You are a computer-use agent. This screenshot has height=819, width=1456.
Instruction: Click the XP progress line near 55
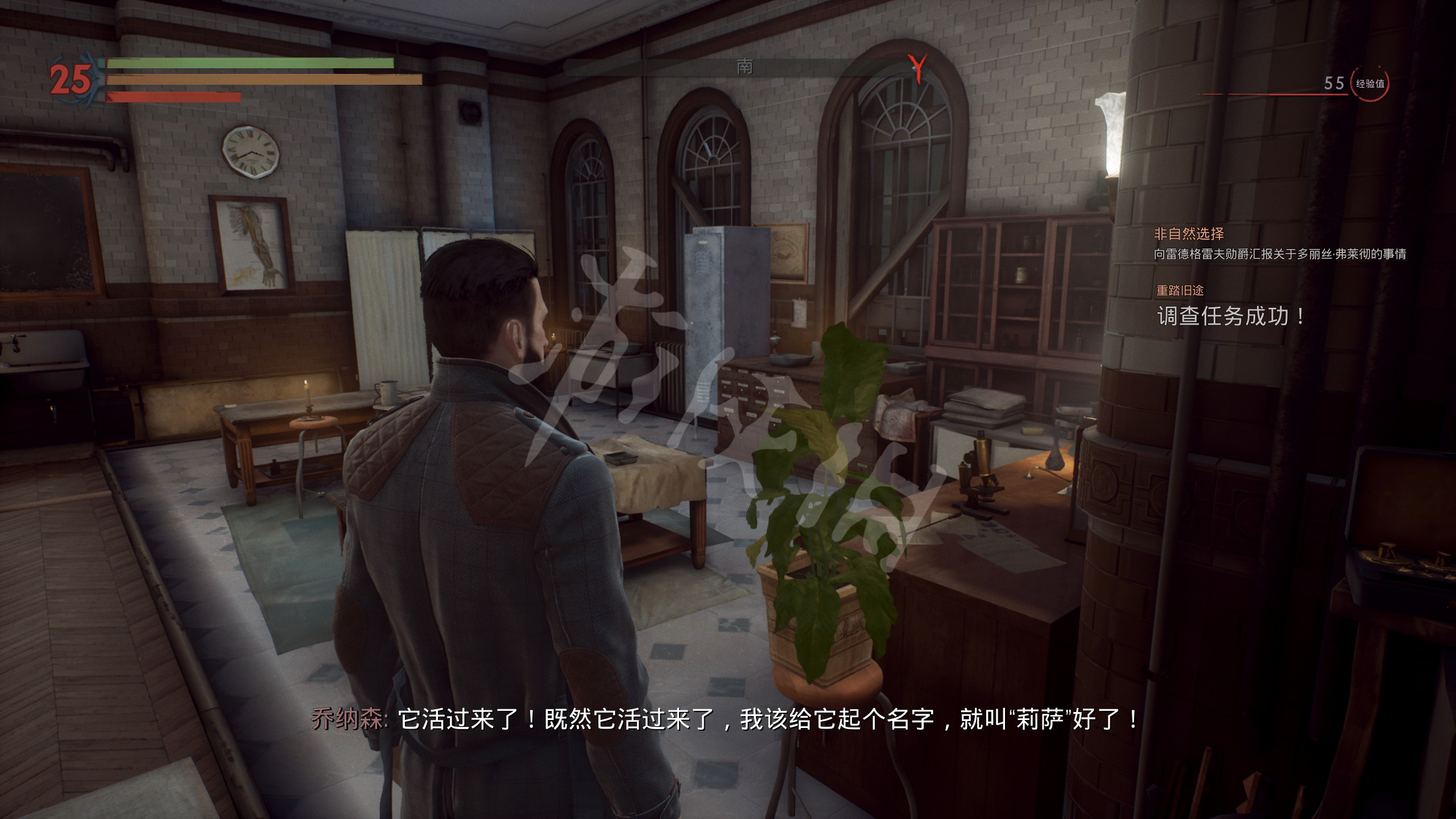(1280, 94)
